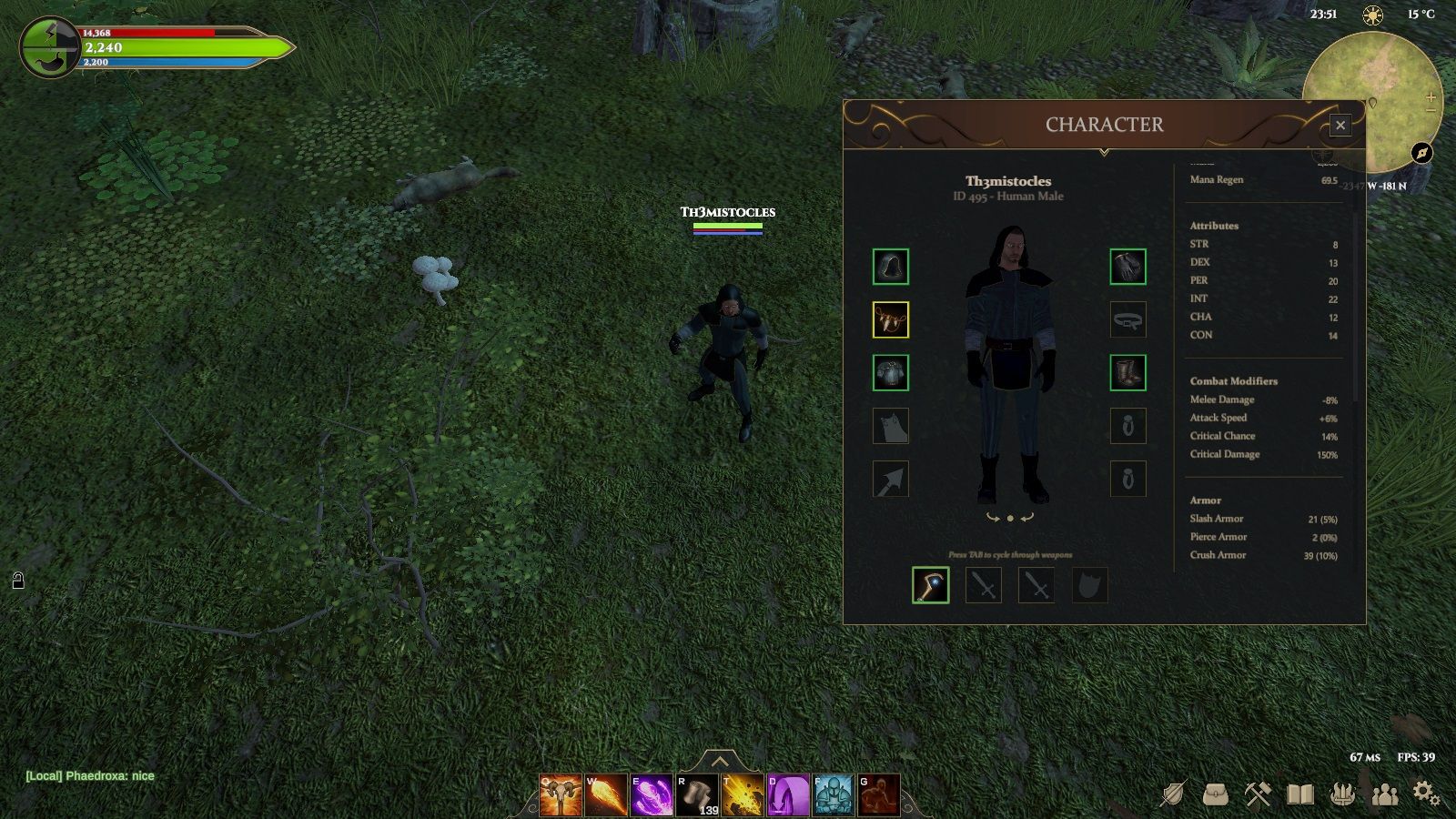Open the inventory bag

(x=1216, y=794)
